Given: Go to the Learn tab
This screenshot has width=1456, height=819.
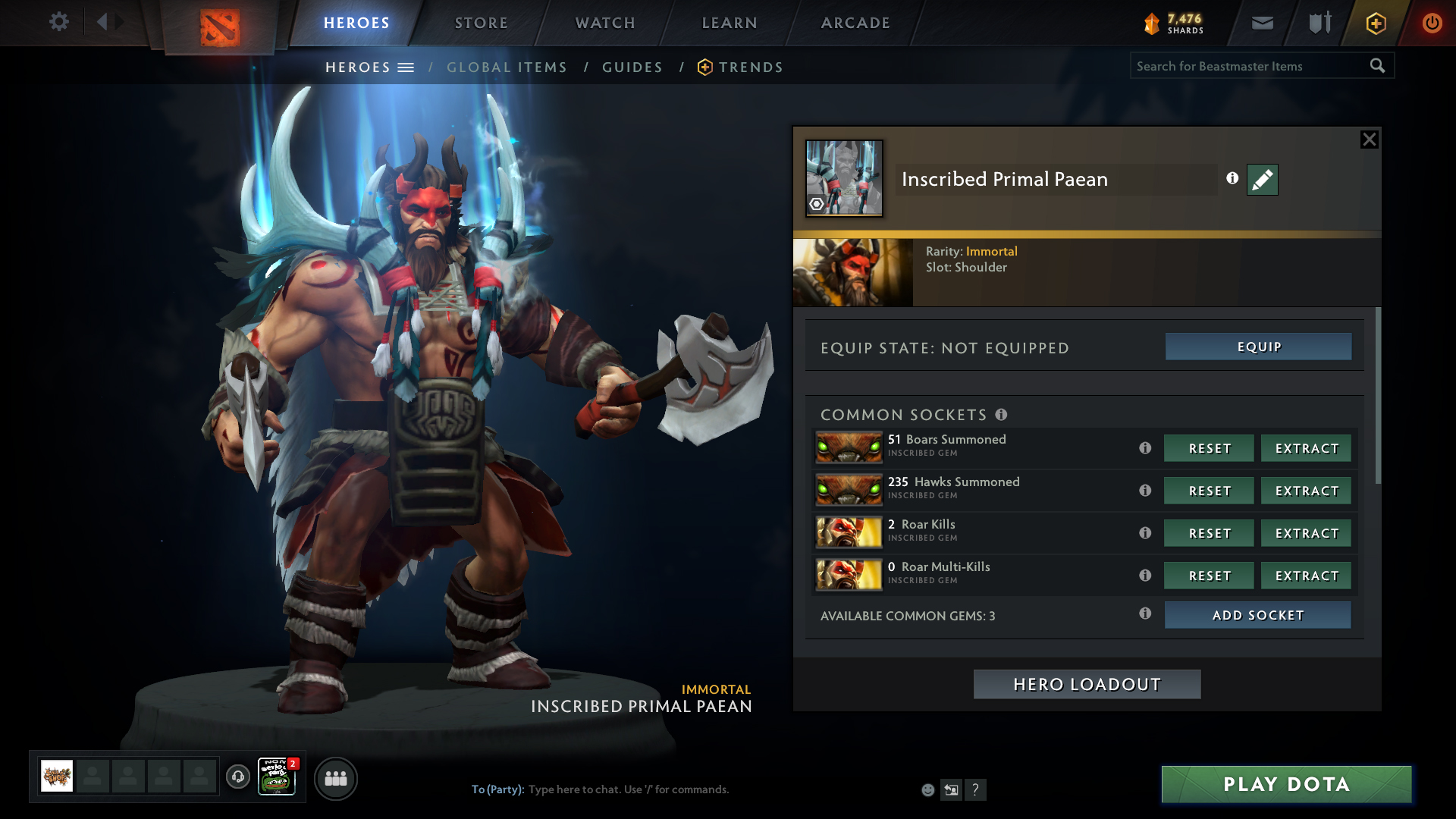Looking at the screenshot, I should coord(730,23).
